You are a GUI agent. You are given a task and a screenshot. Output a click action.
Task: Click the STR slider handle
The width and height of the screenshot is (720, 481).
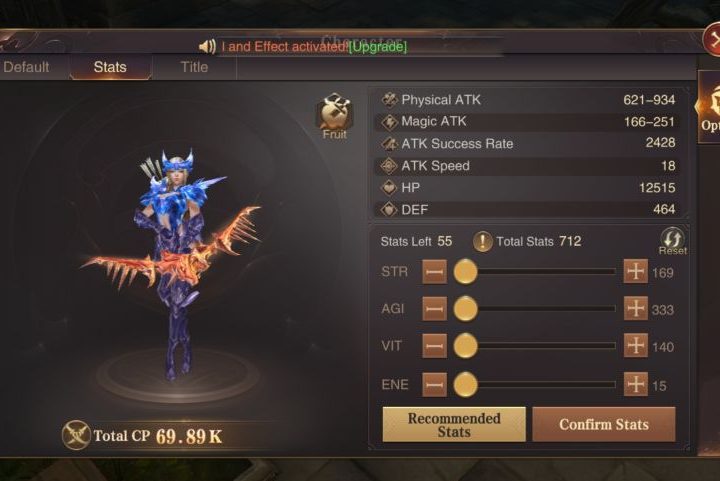(465, 271)
